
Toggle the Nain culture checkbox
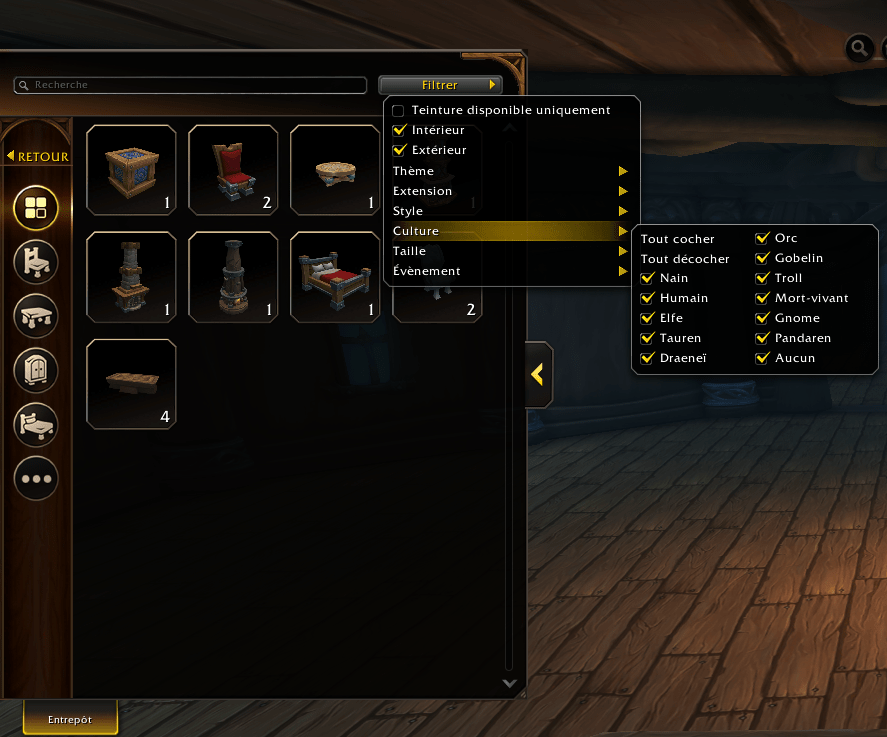tap(647, 278)
